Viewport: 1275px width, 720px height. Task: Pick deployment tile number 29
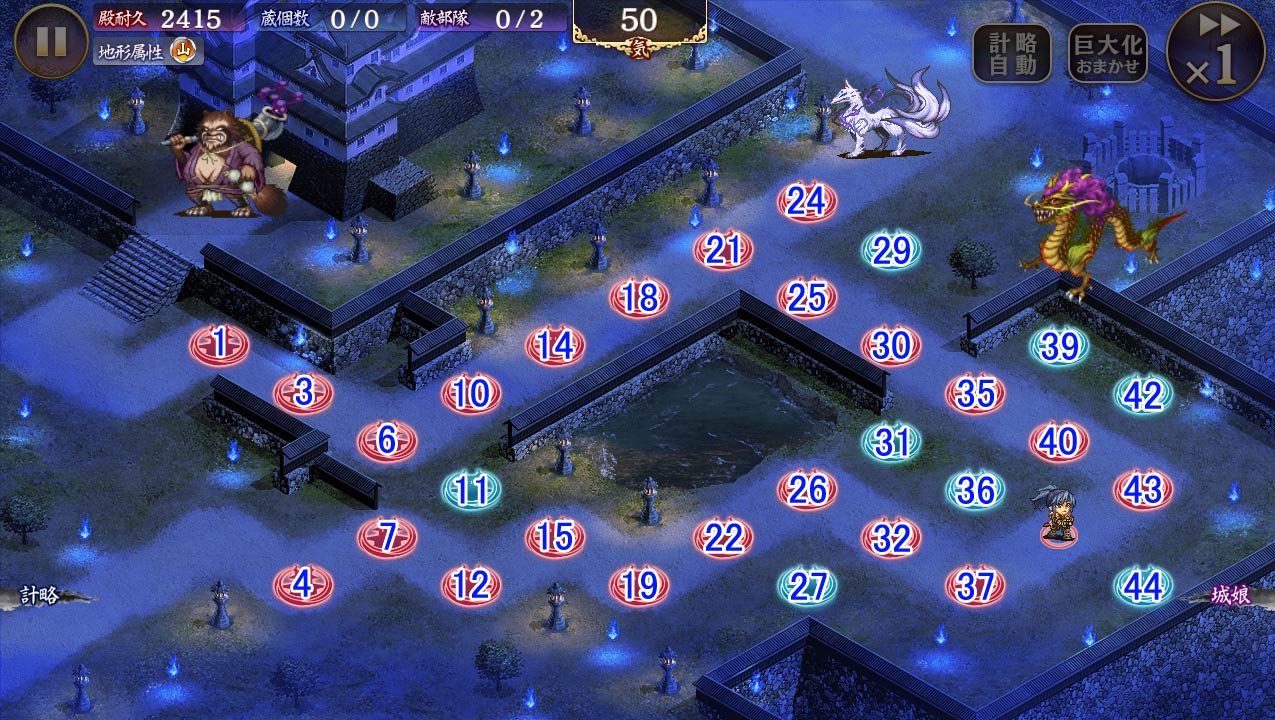(x=890, y=251)
